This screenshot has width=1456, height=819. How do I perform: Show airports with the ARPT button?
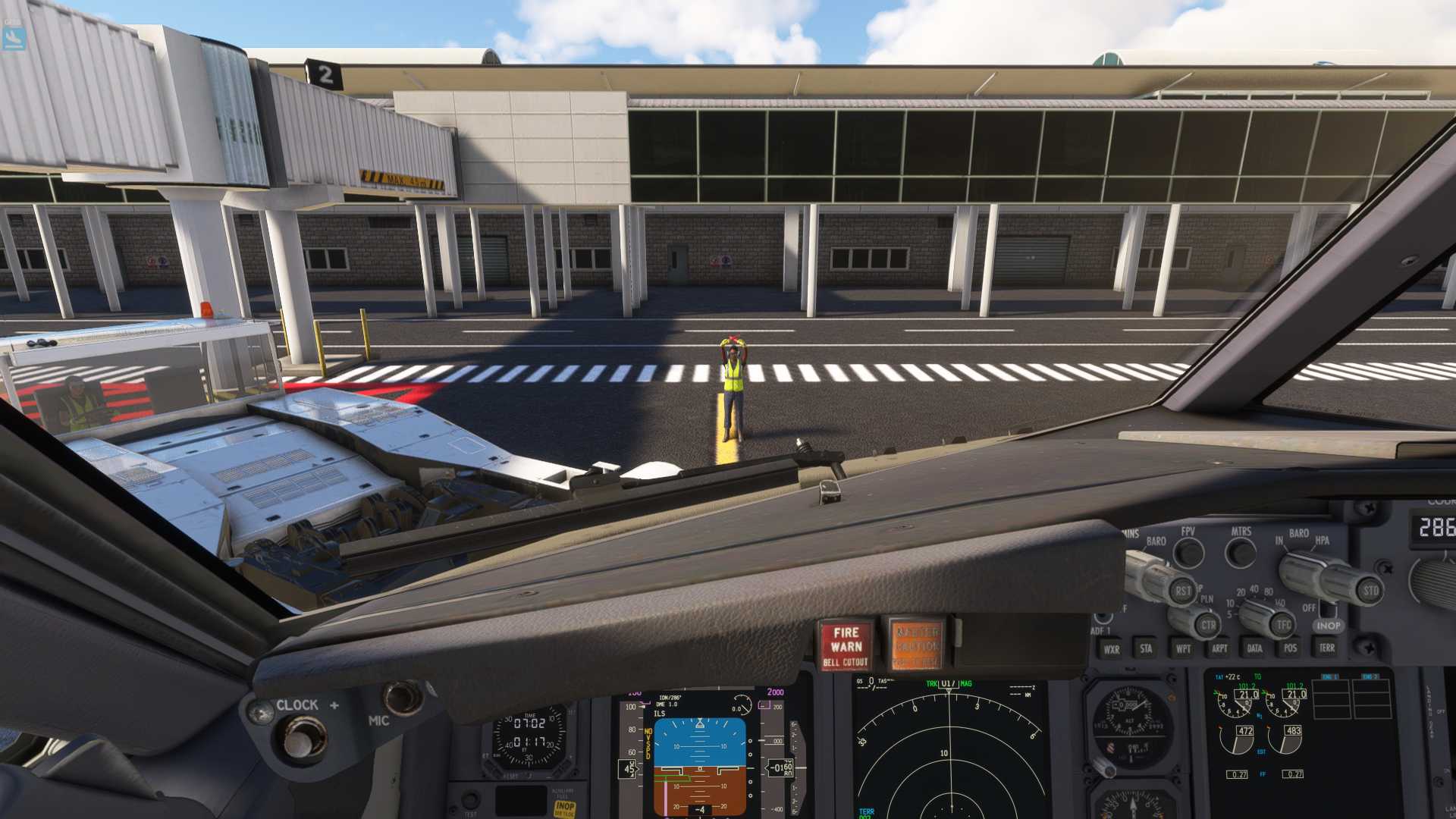(1219, 648)
